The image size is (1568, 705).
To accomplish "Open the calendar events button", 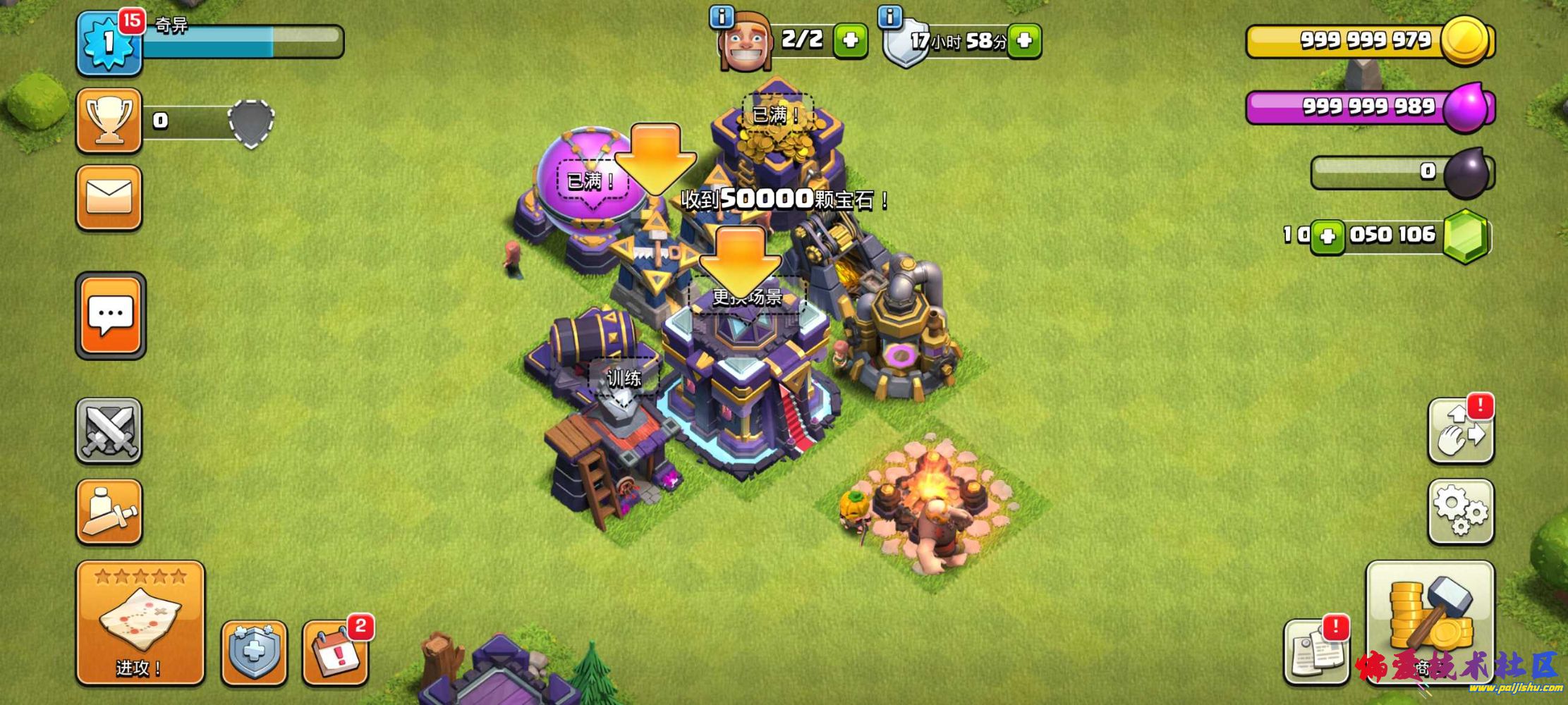I will pyautogui.click(x=336, y=653).
